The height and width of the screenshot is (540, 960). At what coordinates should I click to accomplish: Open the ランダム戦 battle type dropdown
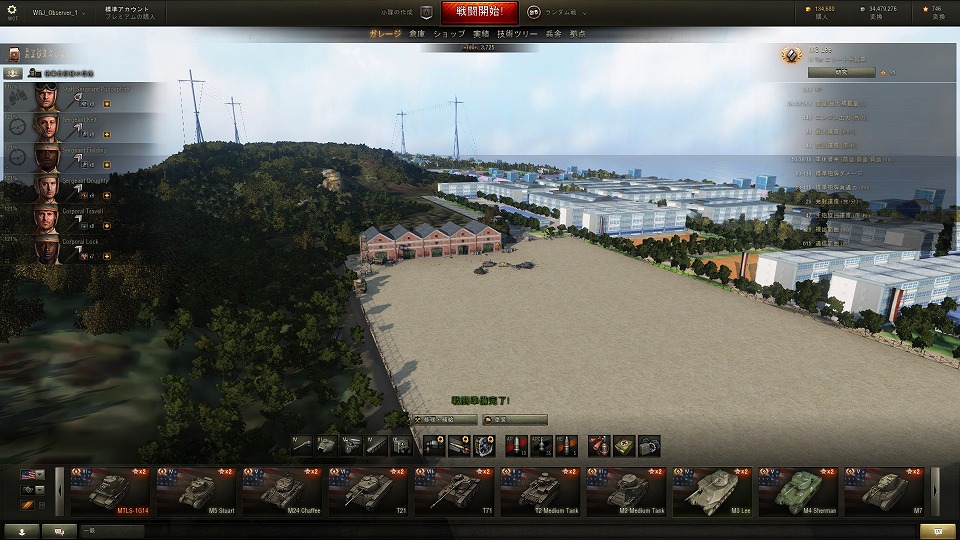click(x=557, y=12)
